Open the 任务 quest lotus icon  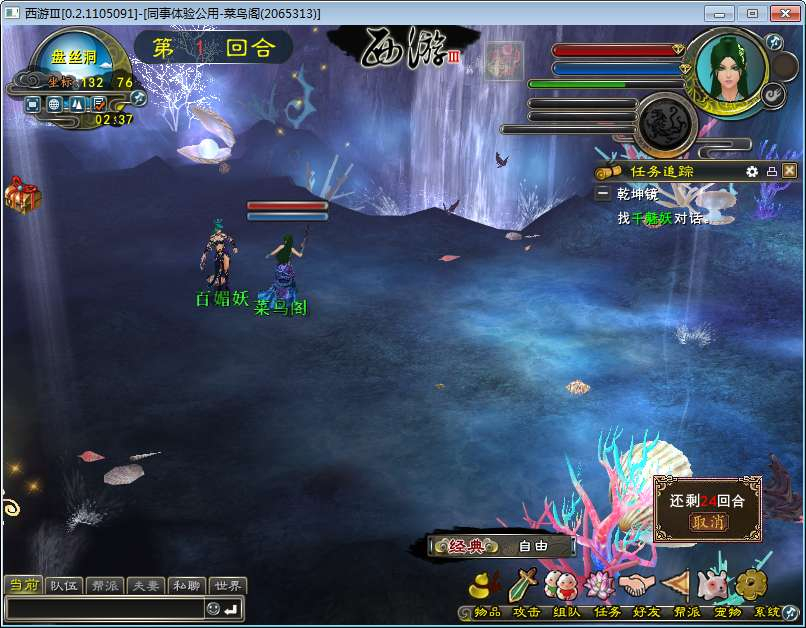pos(598,585)
